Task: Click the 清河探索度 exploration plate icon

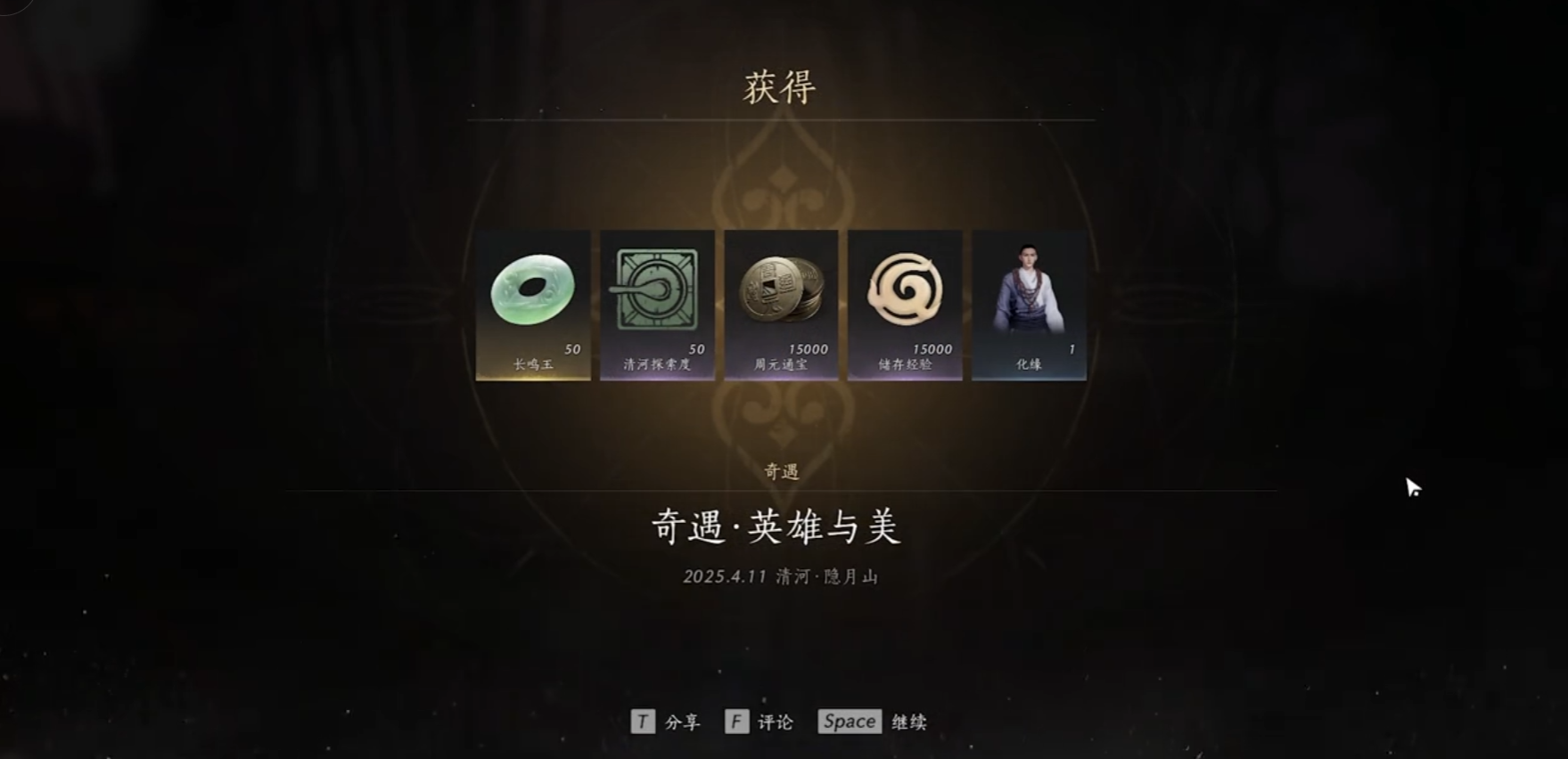Action: pos(656,290)
